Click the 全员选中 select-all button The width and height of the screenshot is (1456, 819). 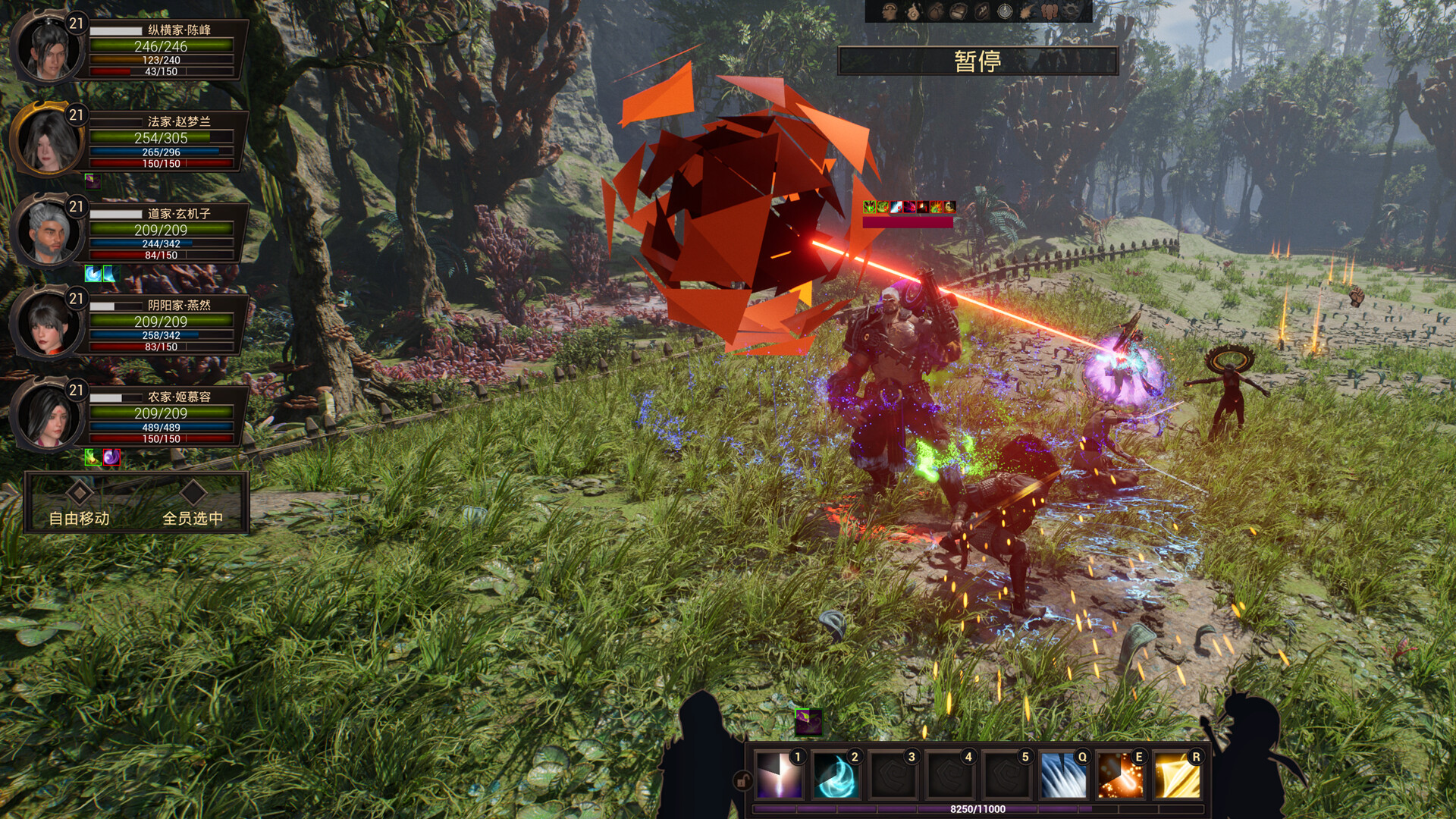[x=193, y=505]
